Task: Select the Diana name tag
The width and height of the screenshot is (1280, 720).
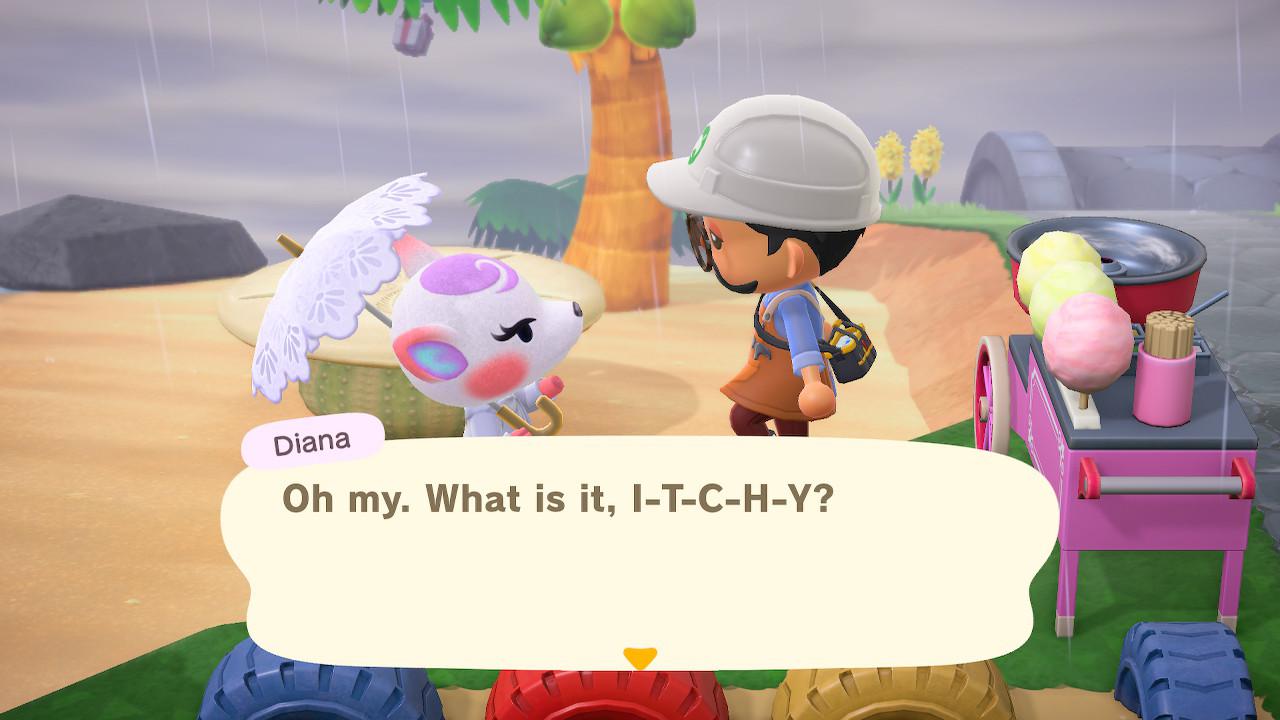Action: tap(313, 440)
